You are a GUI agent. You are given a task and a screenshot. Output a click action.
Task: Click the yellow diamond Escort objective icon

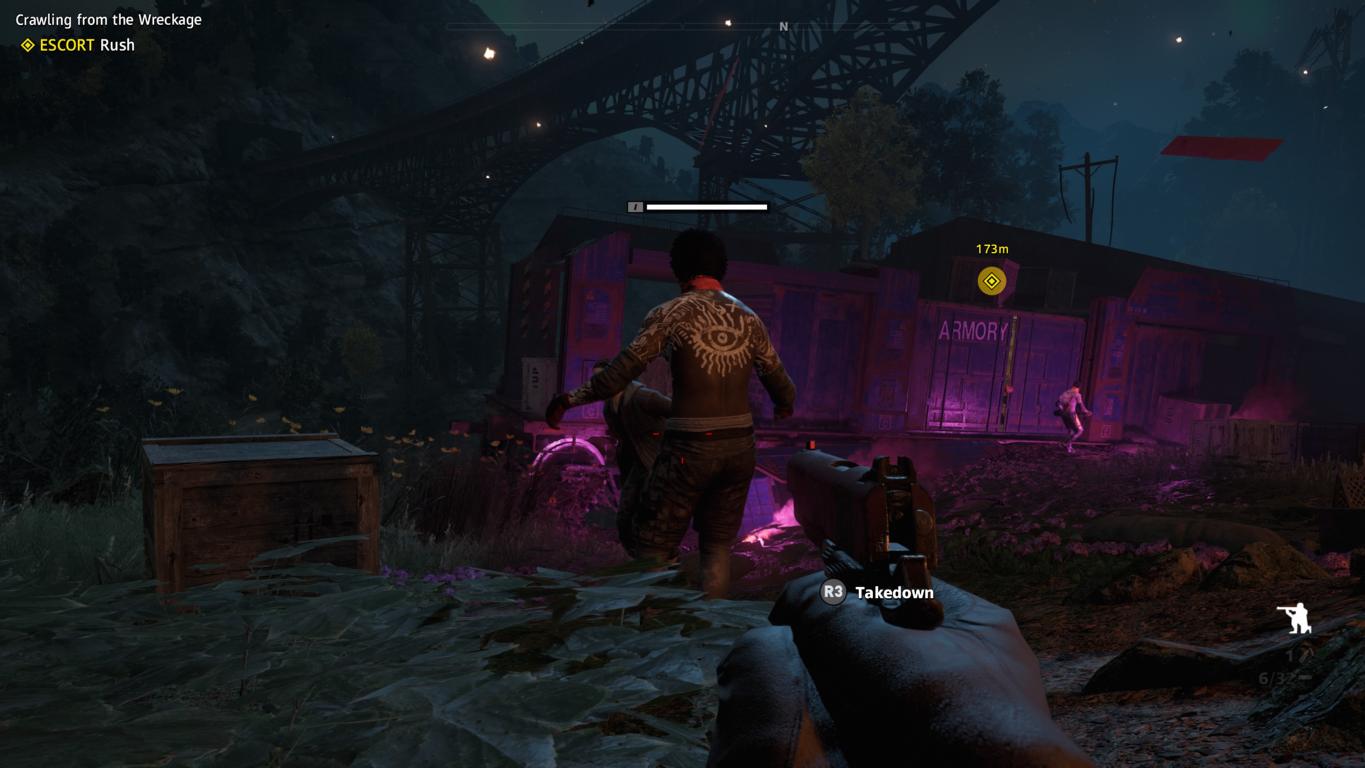click(x=28, y=45)
